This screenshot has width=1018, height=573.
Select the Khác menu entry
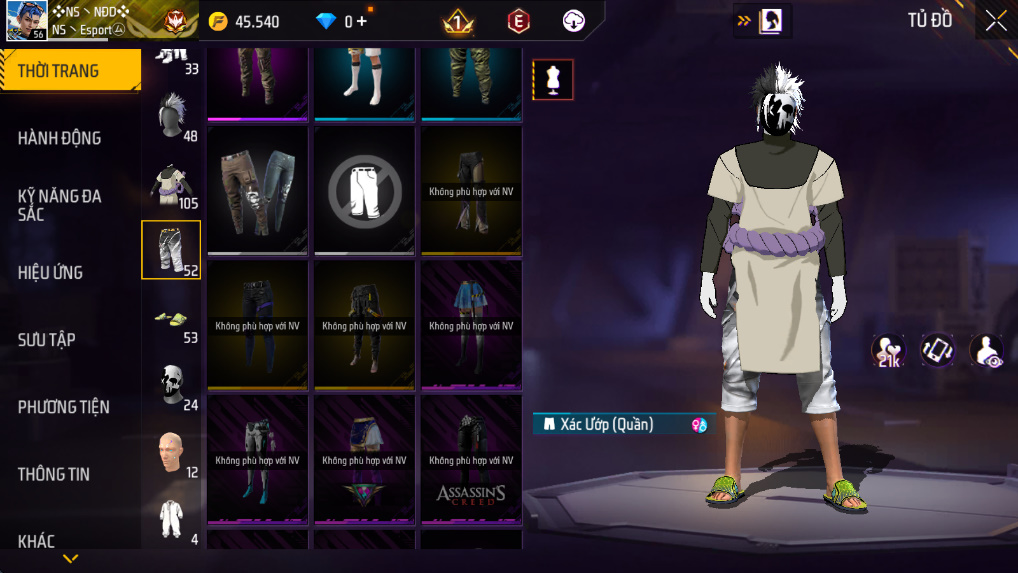coord(37,541)
